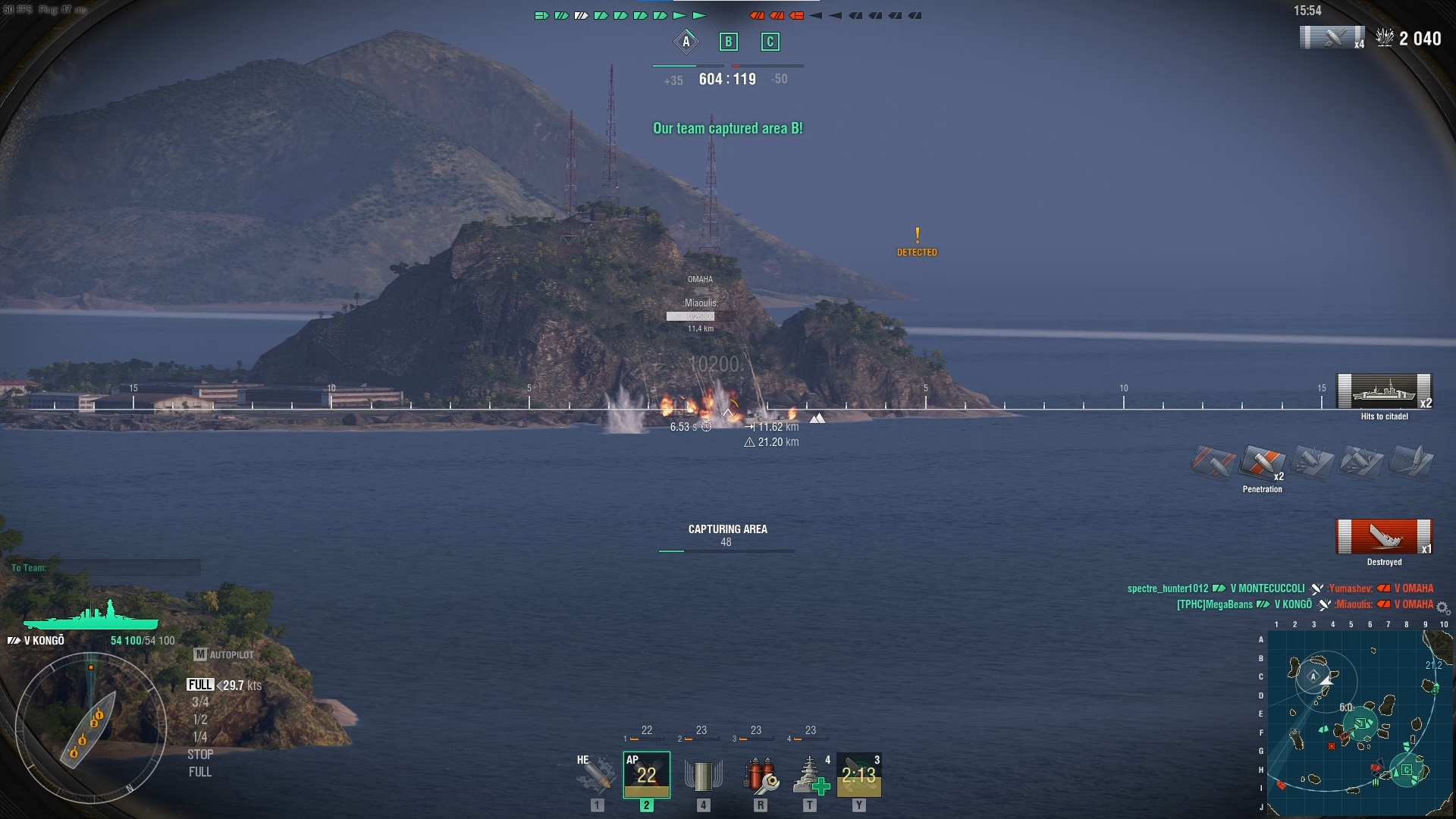The height and width of the screenshot is (819, 1456).
Task: Open the chat settings gear
Action: 1441,607
